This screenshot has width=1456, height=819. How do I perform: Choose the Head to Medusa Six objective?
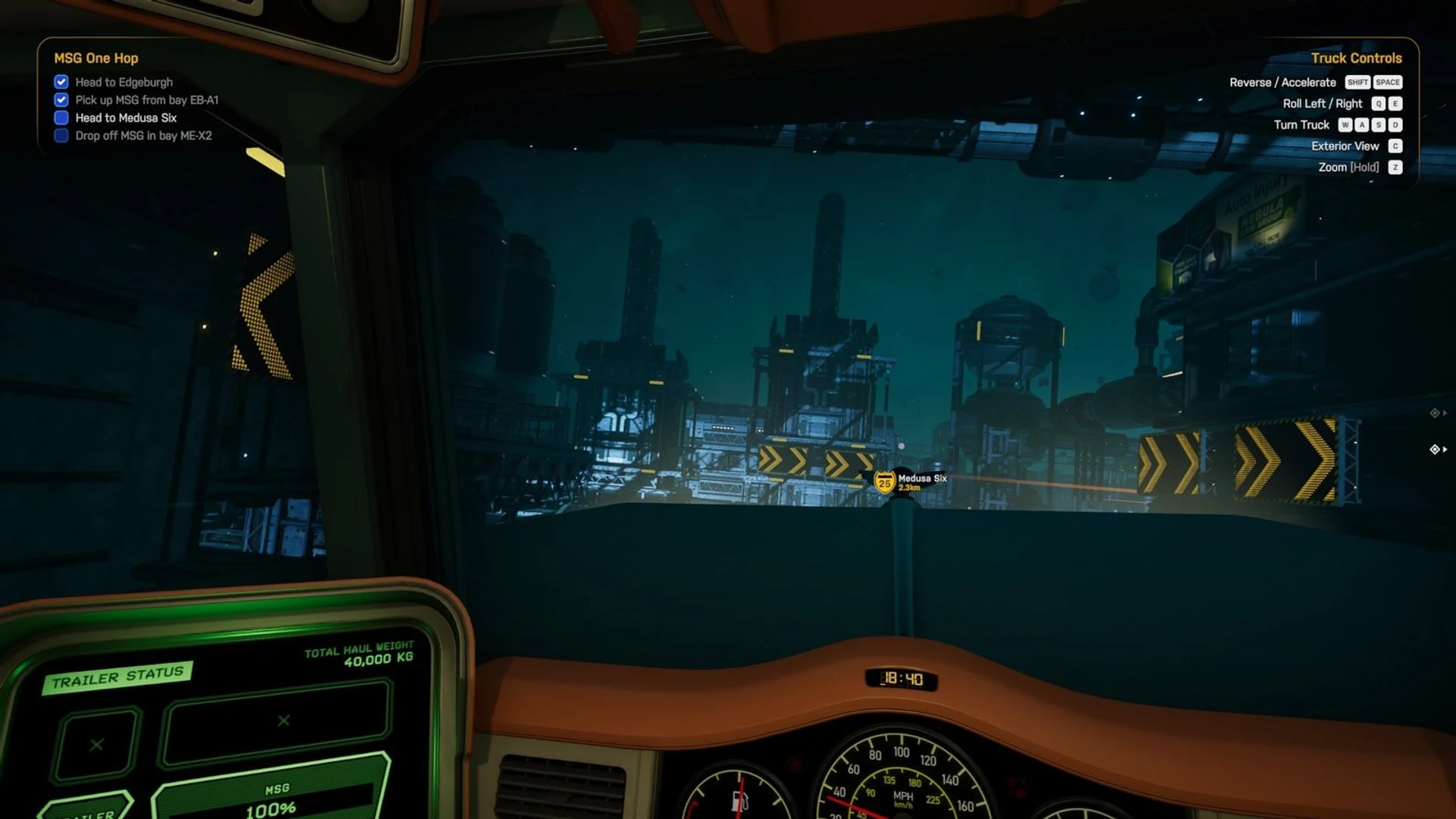(x=126, y=118)
